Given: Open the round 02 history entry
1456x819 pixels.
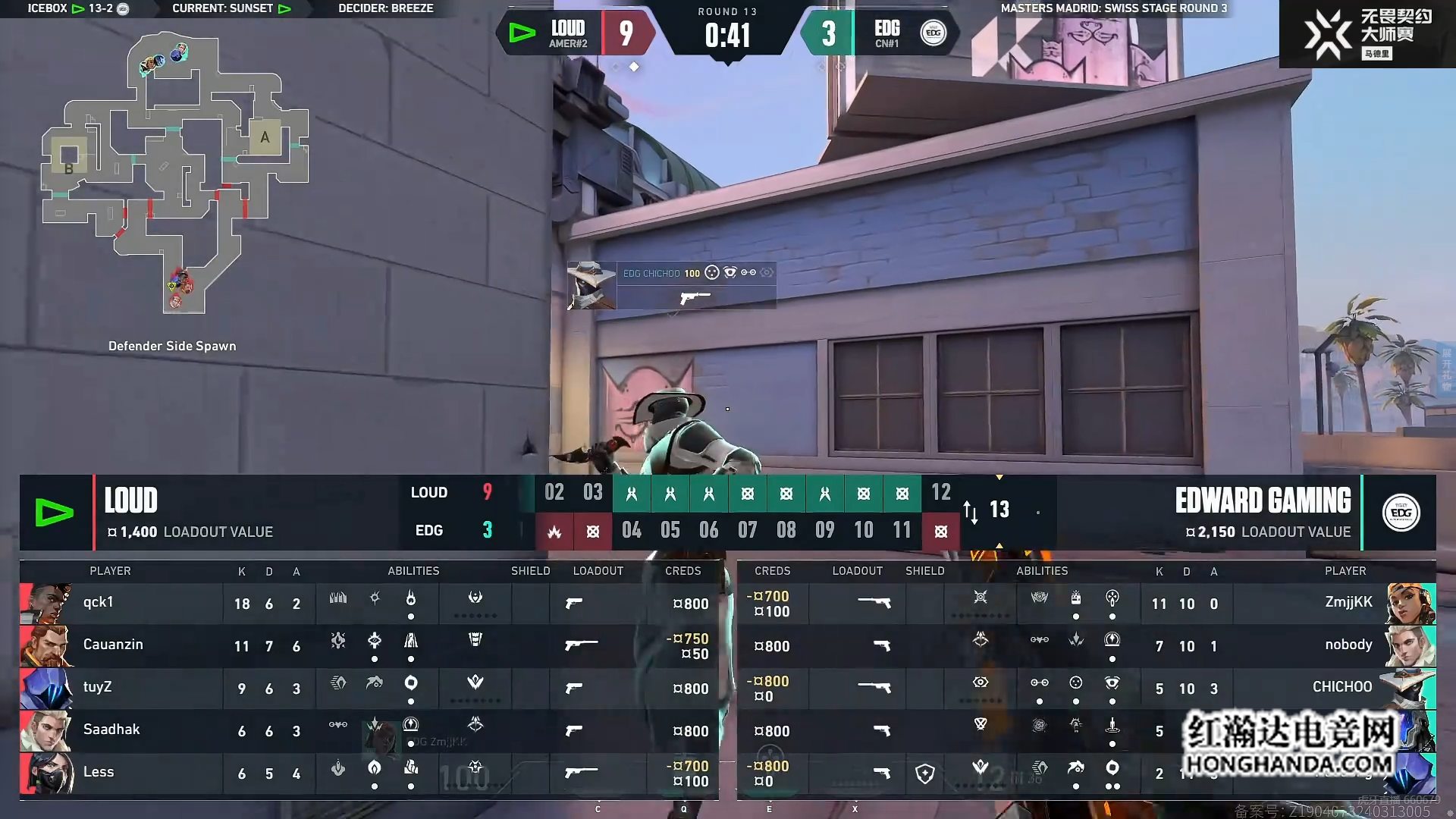Looking at the screenshot, I should click(x=554, y=493).
